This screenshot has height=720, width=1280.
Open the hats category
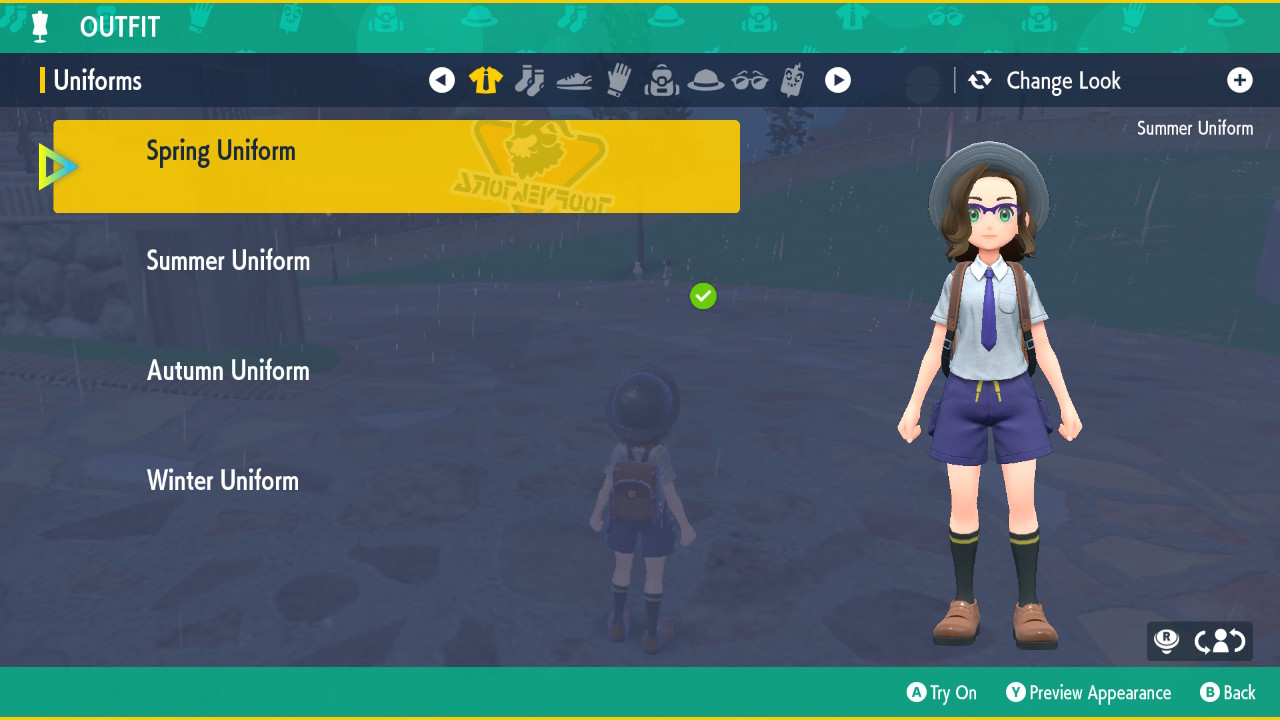tap(705, 80)
